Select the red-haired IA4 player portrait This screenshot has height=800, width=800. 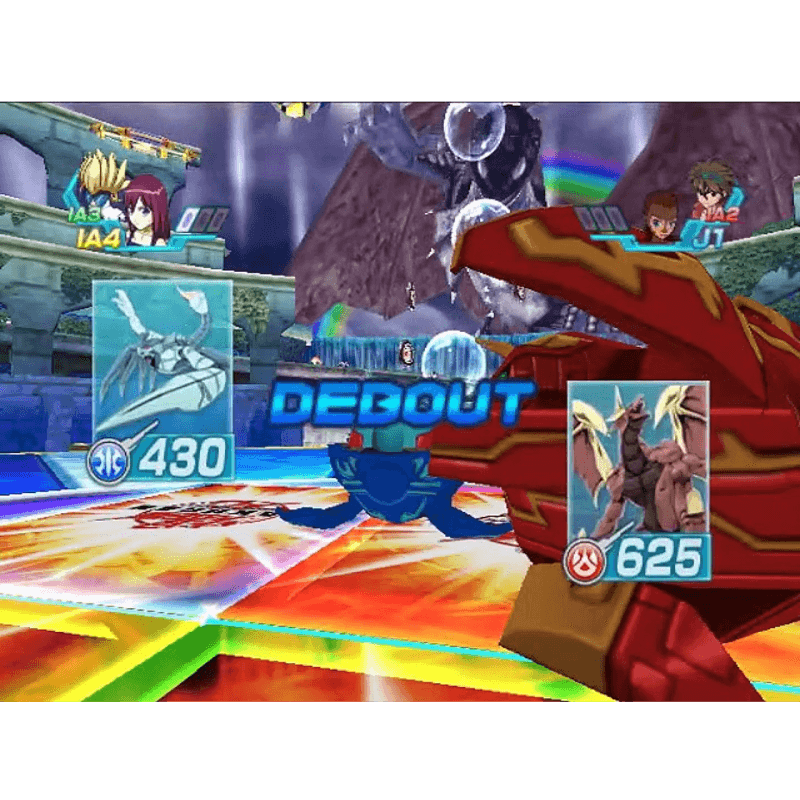tap(148, 210)
